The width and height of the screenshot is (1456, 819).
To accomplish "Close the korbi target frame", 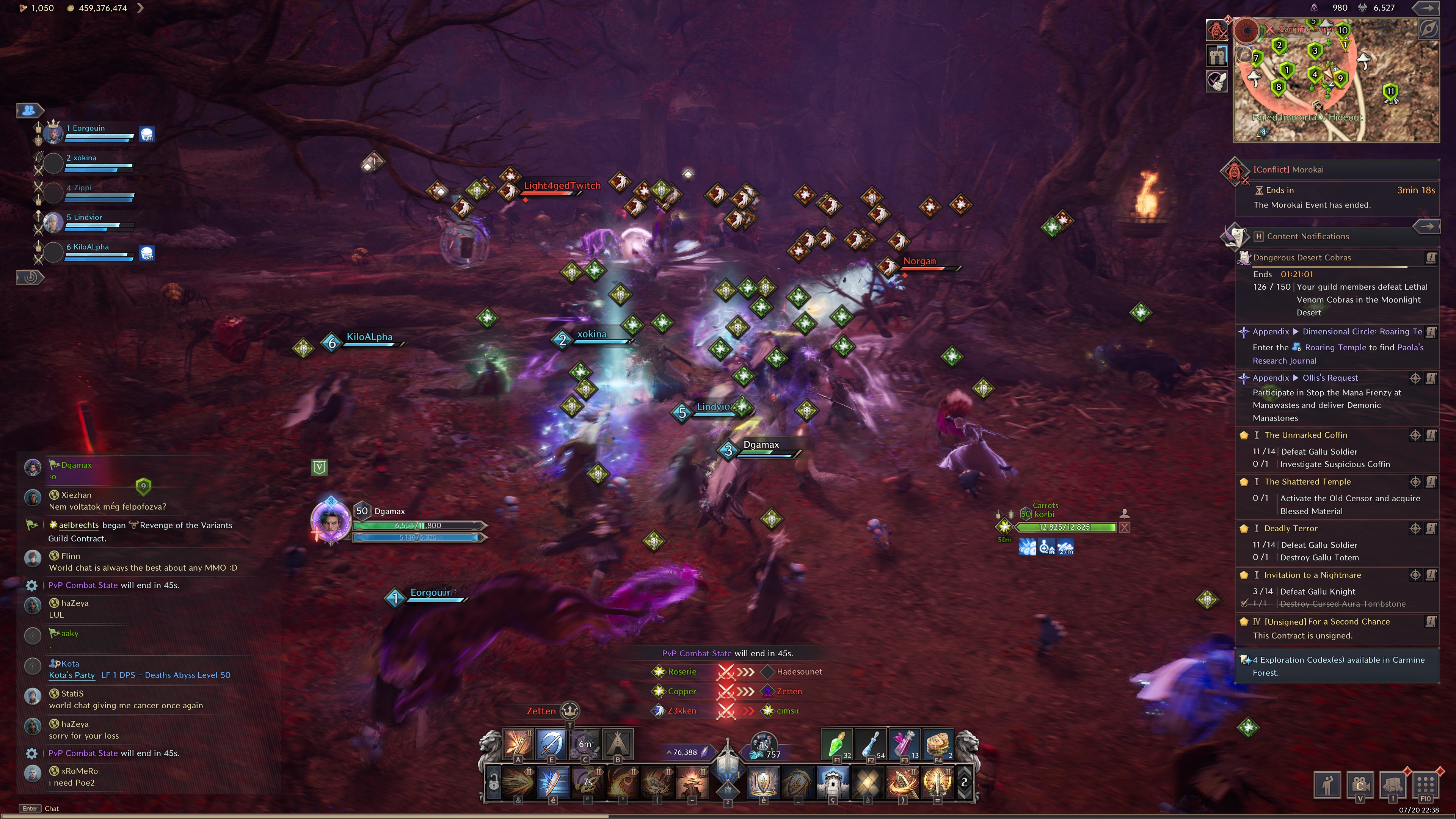I will point(1124,527).
